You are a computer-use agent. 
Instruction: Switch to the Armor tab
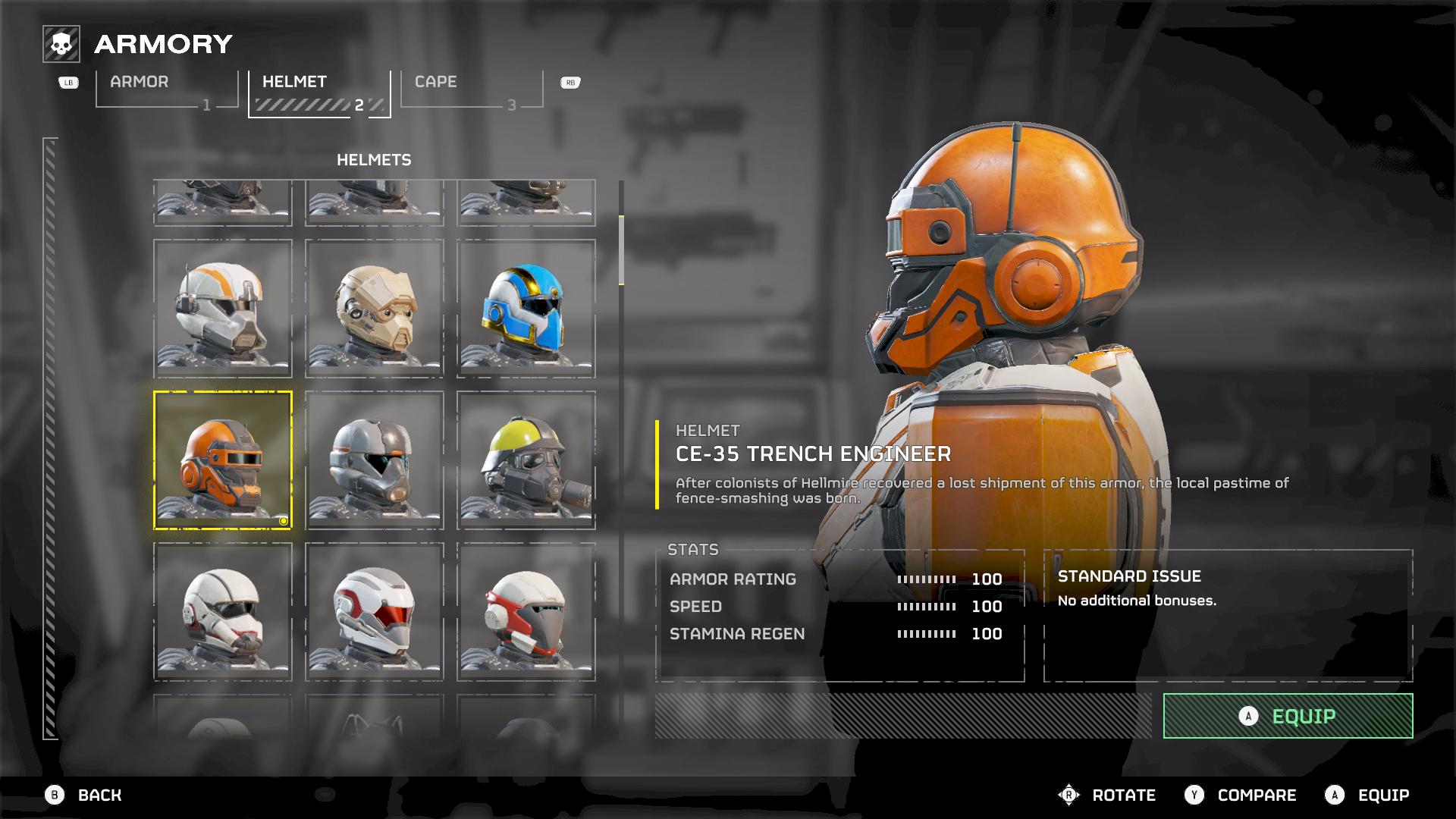pyautogui.click(x=167, y=89)
